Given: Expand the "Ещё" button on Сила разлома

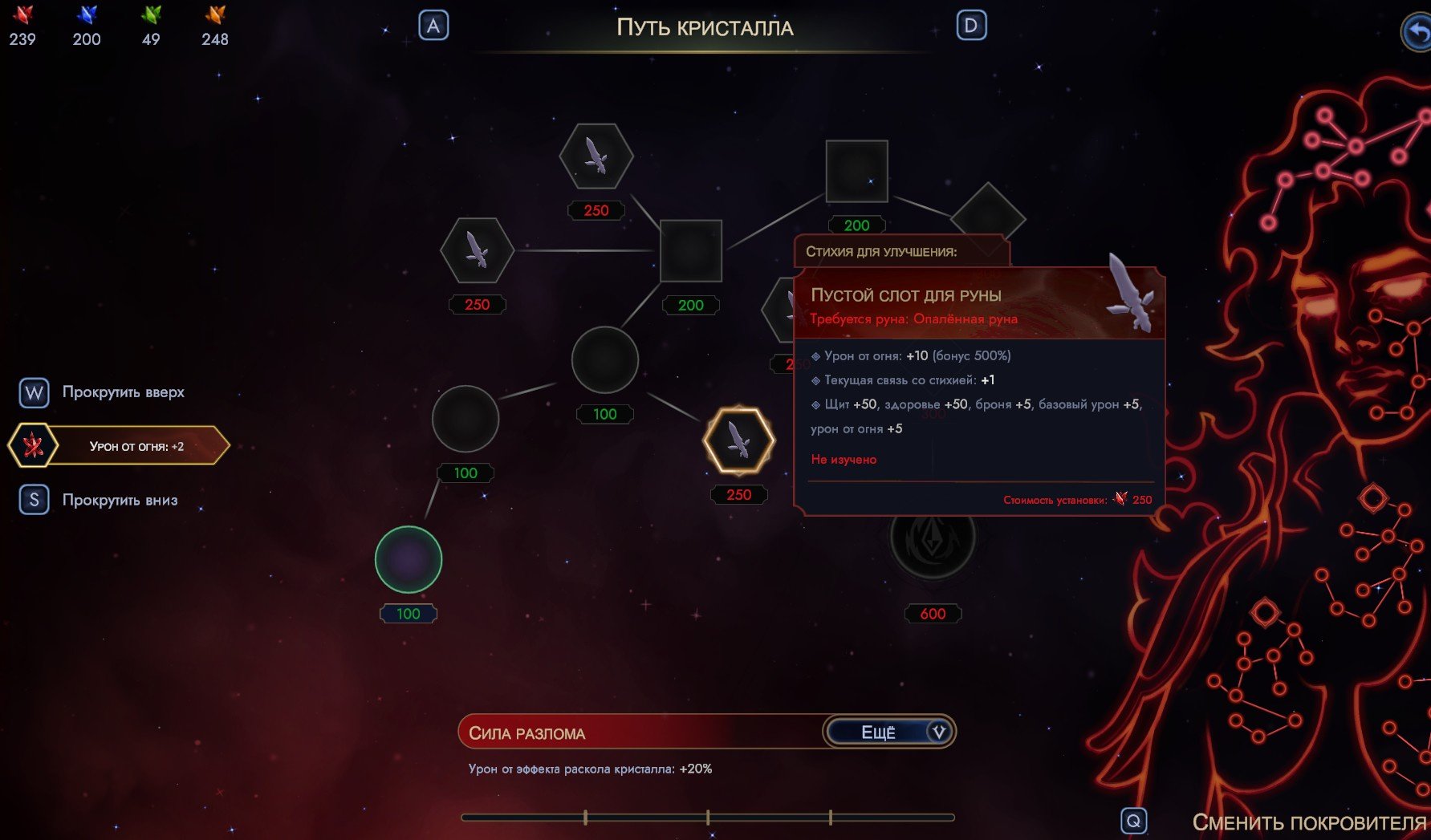Looking at the screenshot, I should (889, 732).
